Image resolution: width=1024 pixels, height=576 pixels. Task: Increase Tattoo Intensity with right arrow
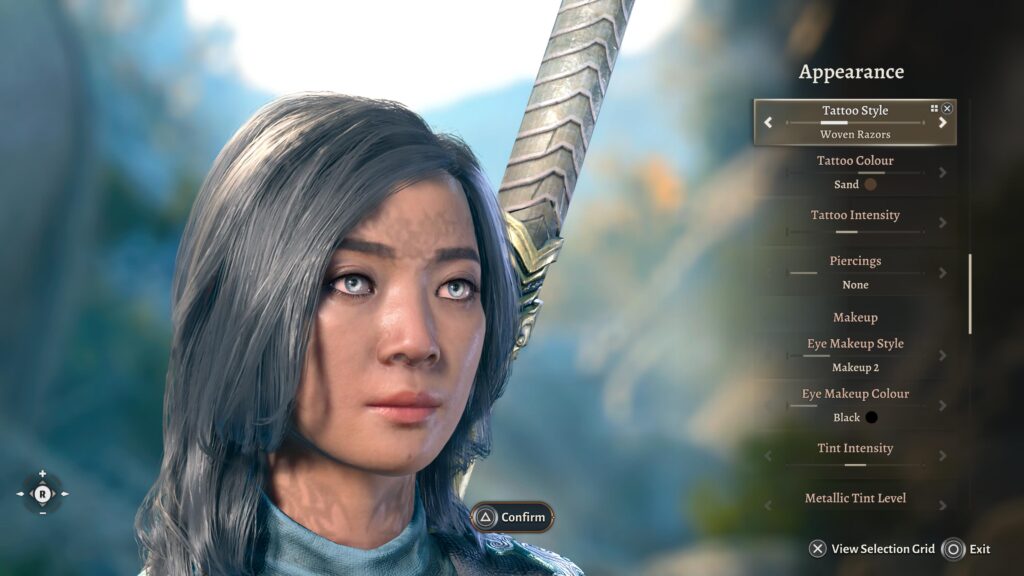(942, 222)
